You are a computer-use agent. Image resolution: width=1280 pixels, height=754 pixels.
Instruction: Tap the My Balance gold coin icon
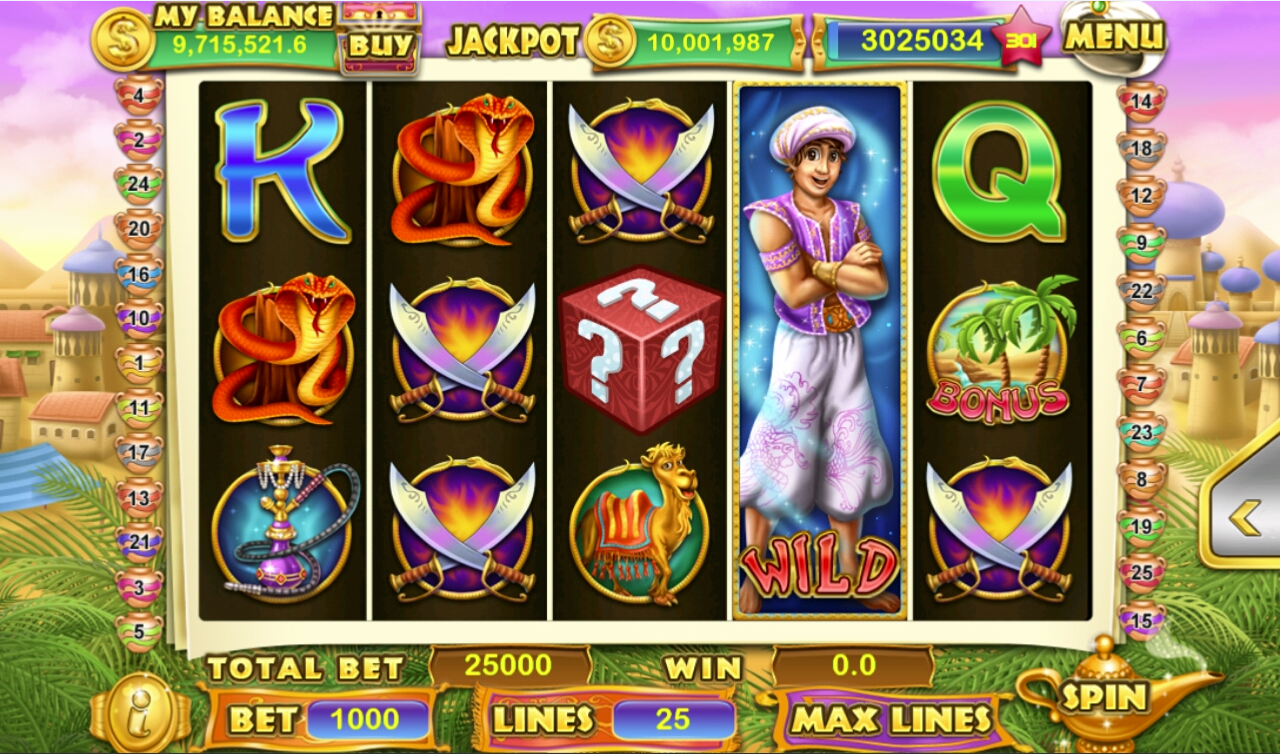coord(120,40)
